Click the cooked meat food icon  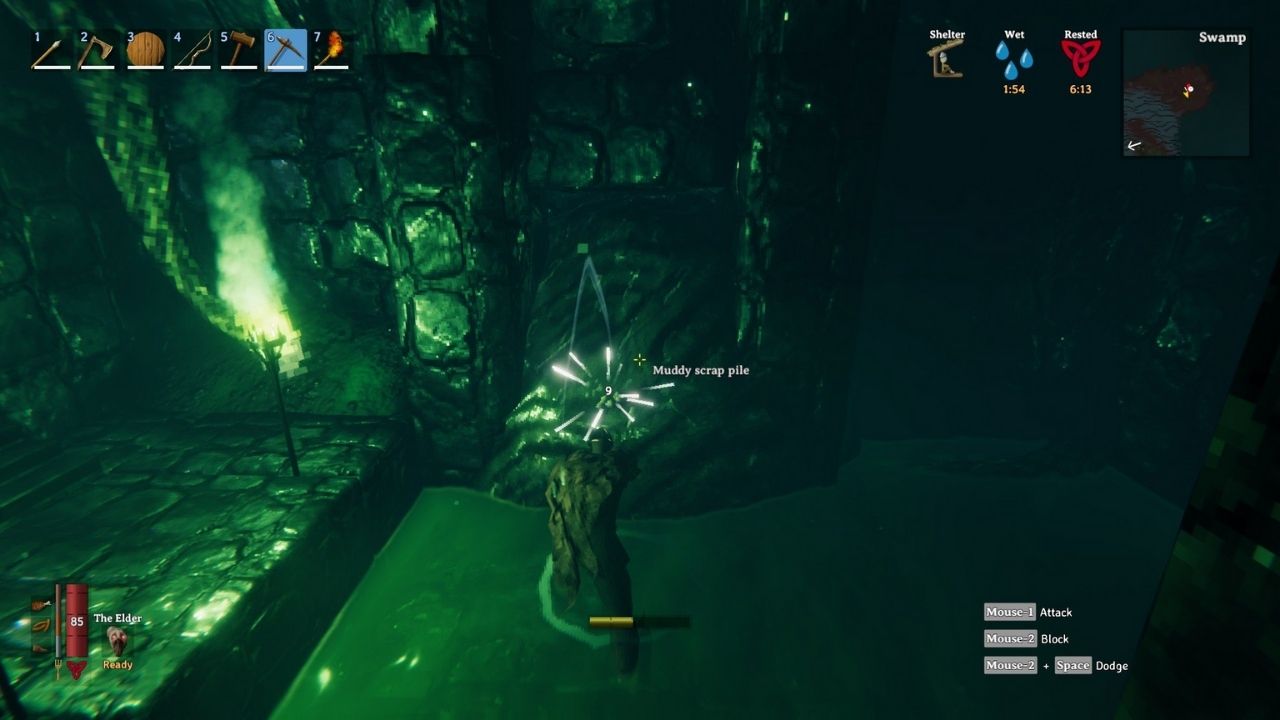click(40, 604)
